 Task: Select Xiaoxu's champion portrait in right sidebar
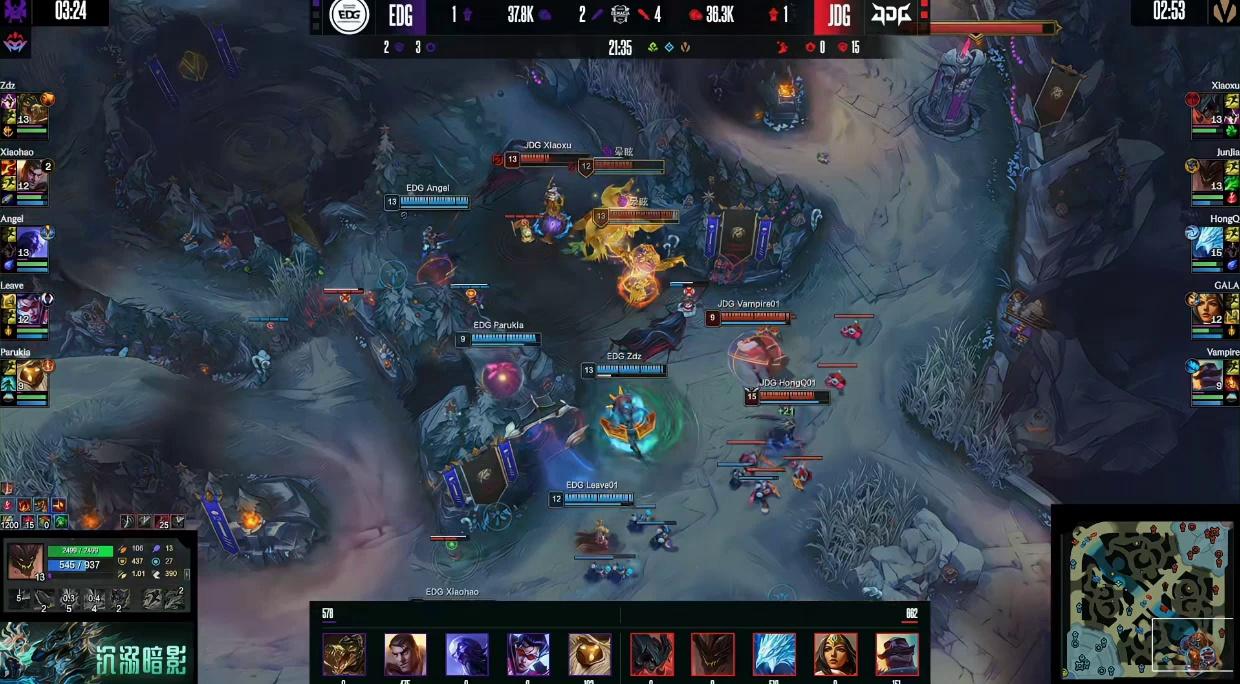click(1208, 109)
